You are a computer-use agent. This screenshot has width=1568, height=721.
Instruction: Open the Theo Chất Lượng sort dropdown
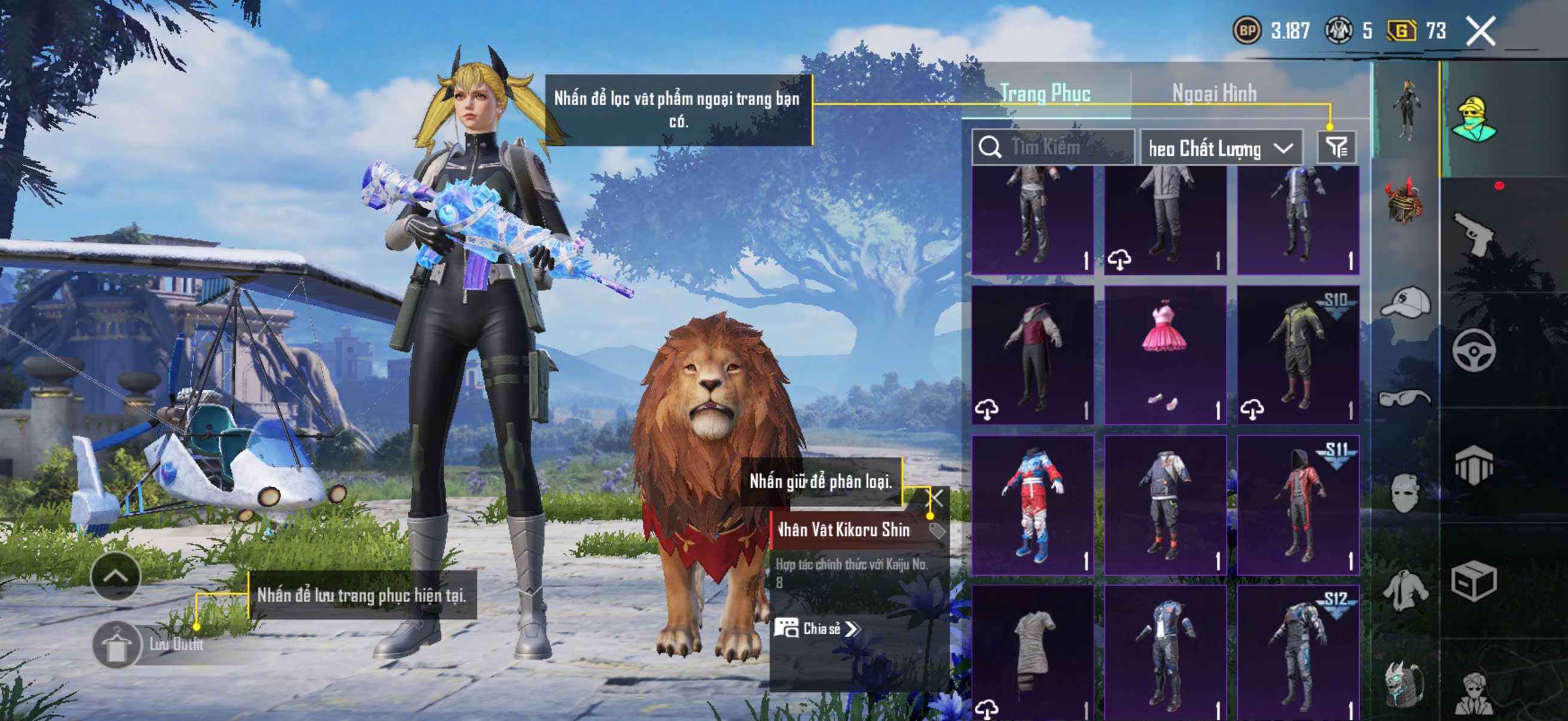click(1221, 148)
